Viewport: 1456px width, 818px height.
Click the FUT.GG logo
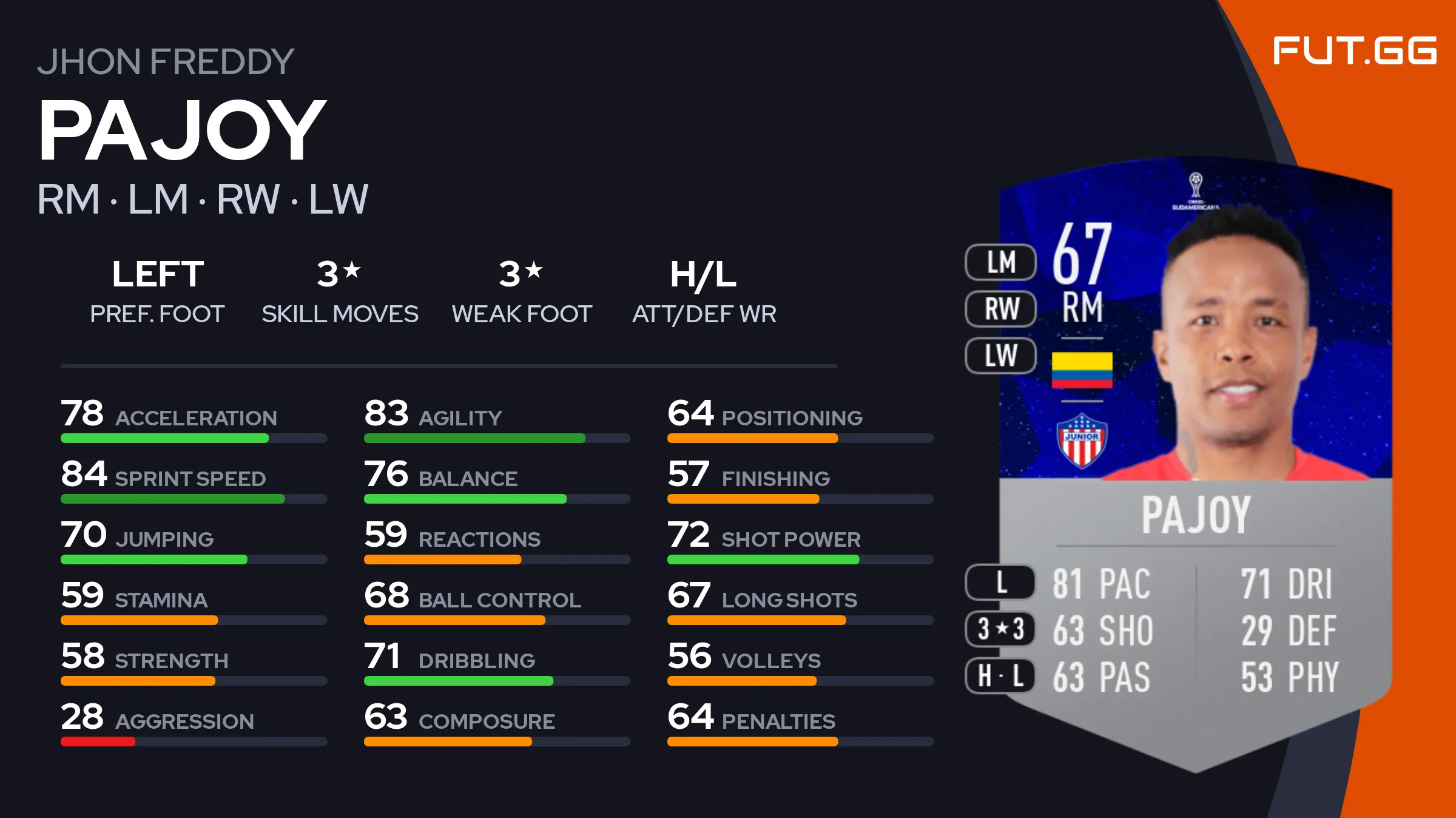point(1354,50)
